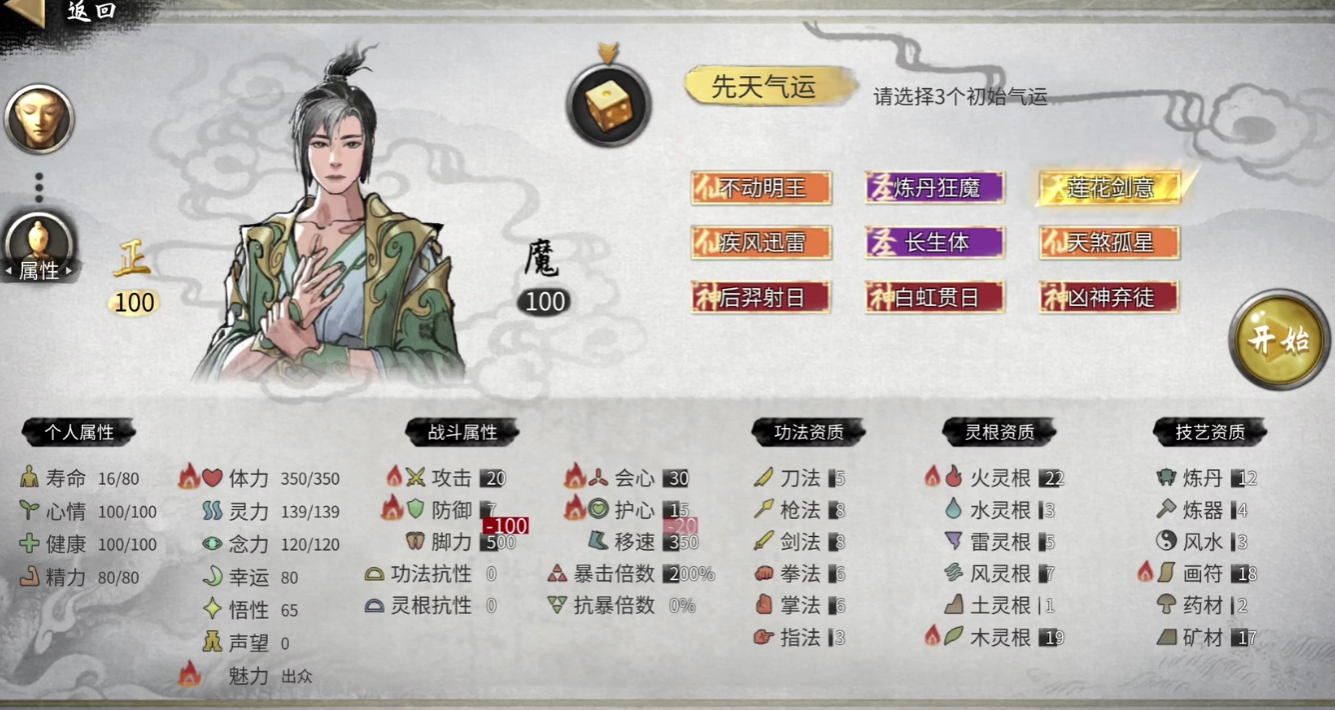Viewport: 1335px width, 710px height.
Task: Pick the 凶神弃徒 destiny
Action: [x=1109, y=297]
